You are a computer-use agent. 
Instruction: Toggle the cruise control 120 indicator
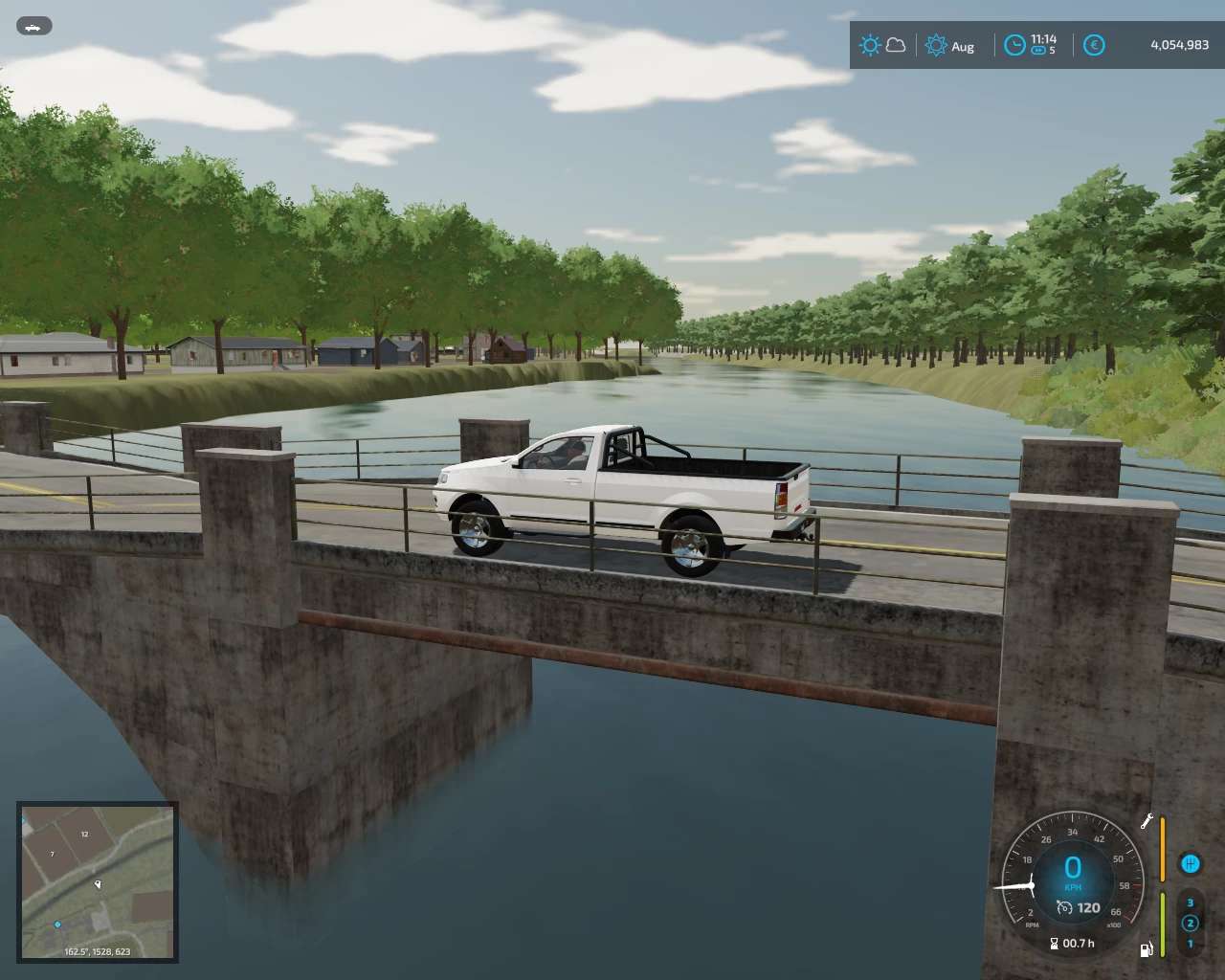[1079, 907]
